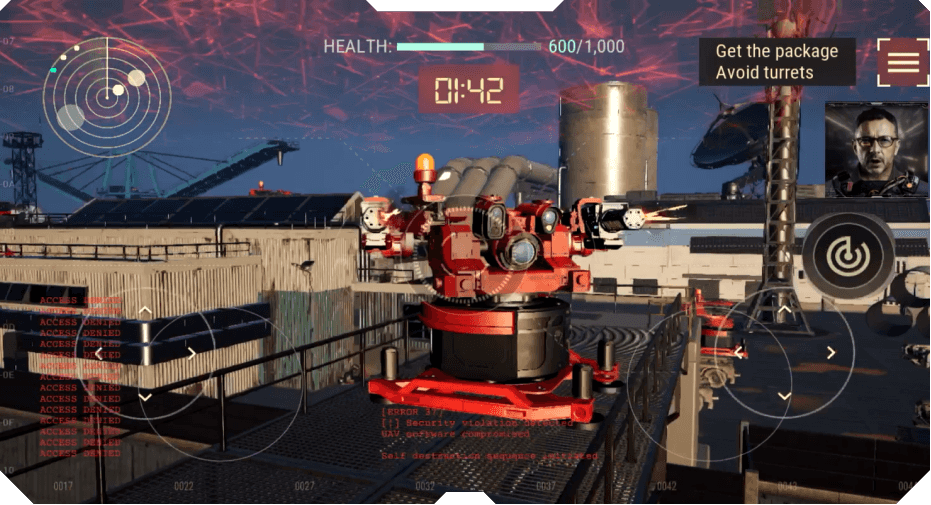931x505 pixels.
Task: Tap the left arrow on the right joystick
Action: pyautogui.click(x=738, y=352)
